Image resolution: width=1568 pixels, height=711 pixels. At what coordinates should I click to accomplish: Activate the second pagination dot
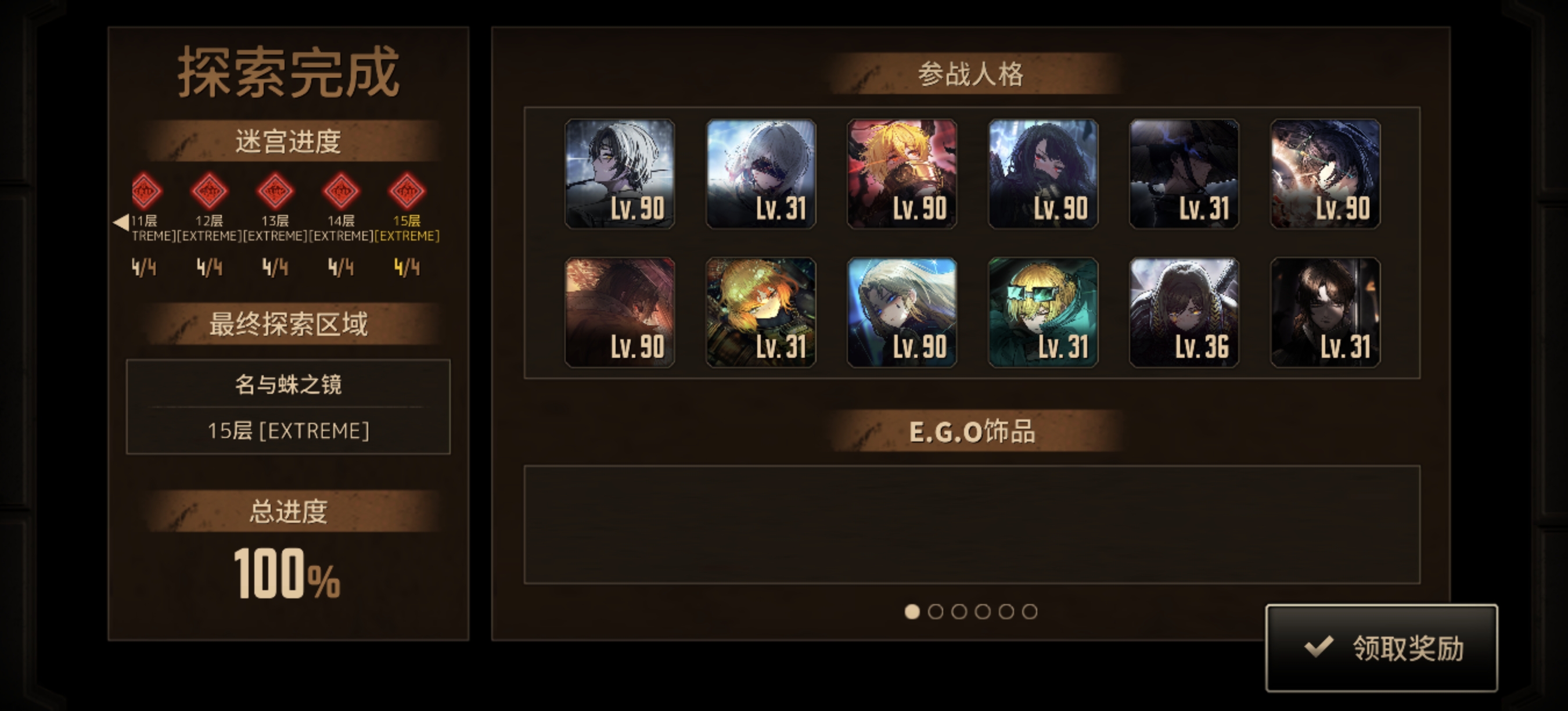coord(935,612)
